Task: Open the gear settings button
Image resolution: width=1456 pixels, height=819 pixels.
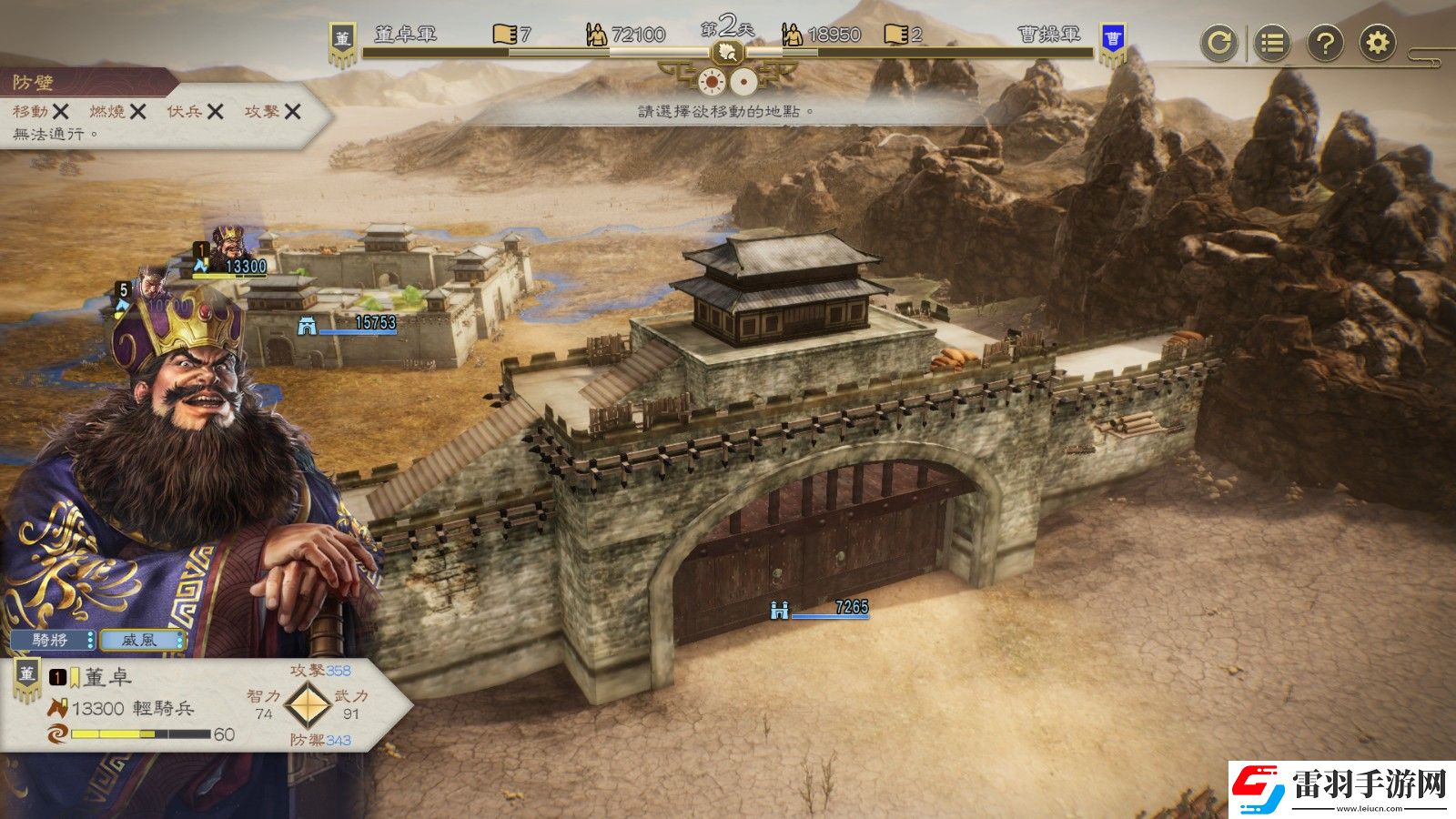Action: 1378,43
